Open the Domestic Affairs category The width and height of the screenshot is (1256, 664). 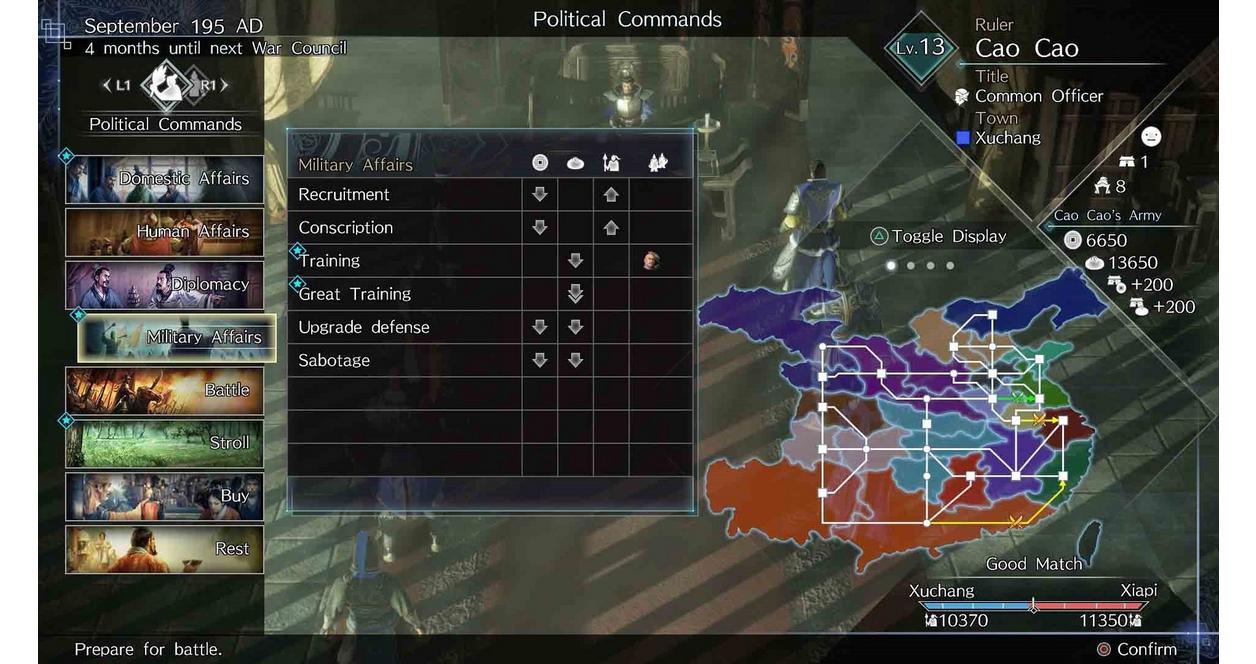(165, 180)
